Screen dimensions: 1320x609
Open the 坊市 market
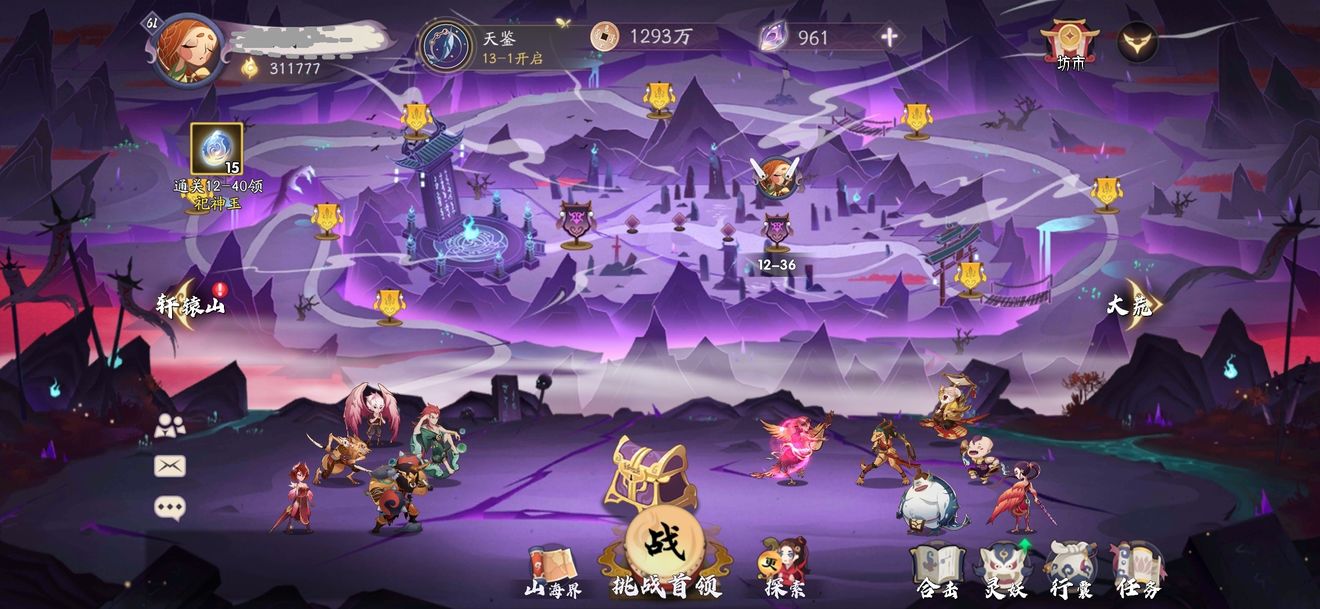[1070, 45]
